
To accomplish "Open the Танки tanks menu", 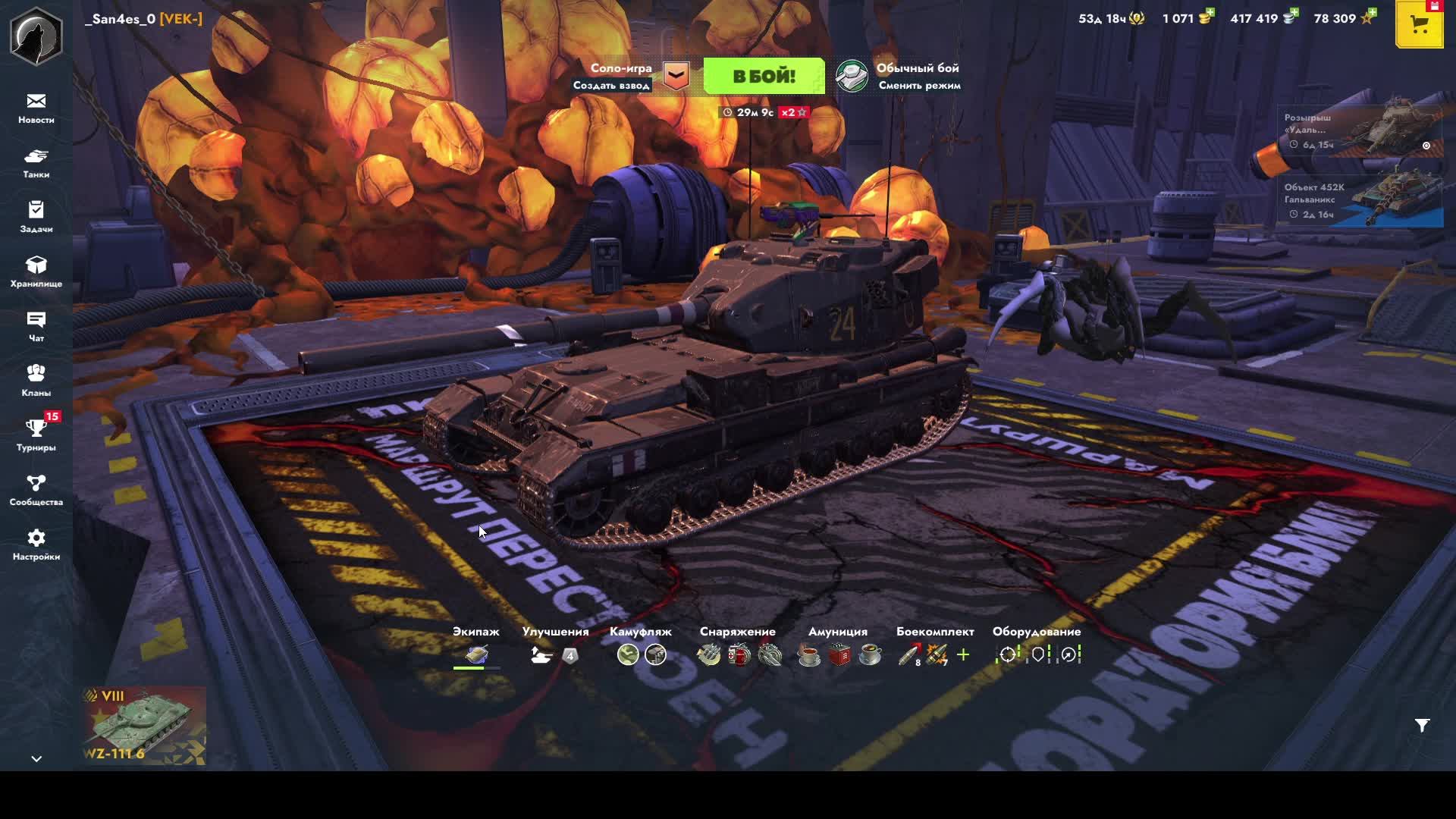I will coord(36,163).
